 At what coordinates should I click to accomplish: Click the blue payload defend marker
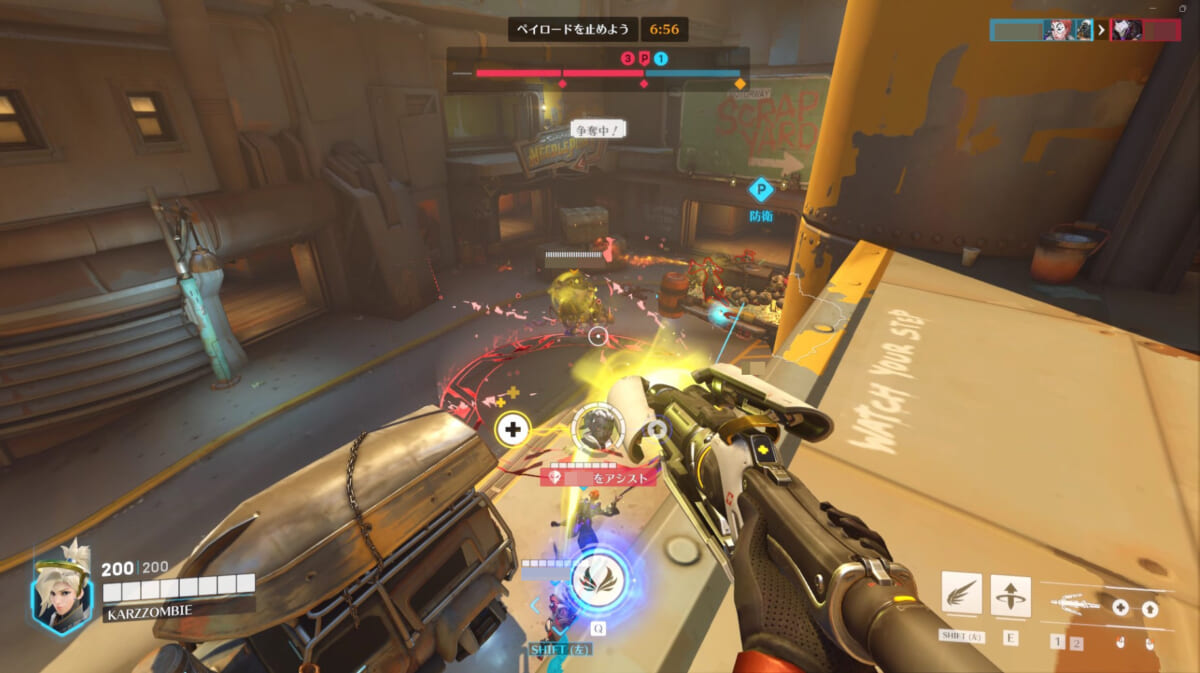click(761, 190)
